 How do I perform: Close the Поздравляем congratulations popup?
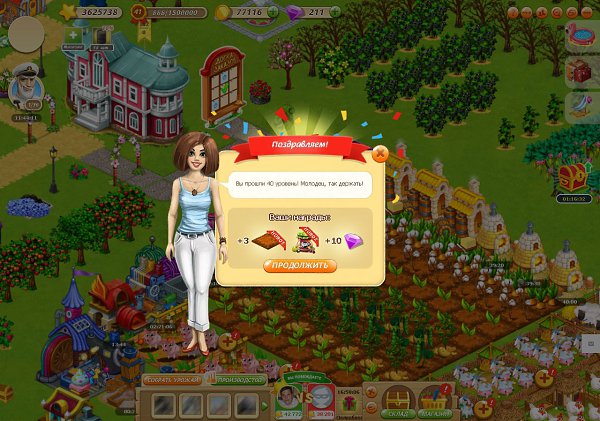[x=379, y=153]
